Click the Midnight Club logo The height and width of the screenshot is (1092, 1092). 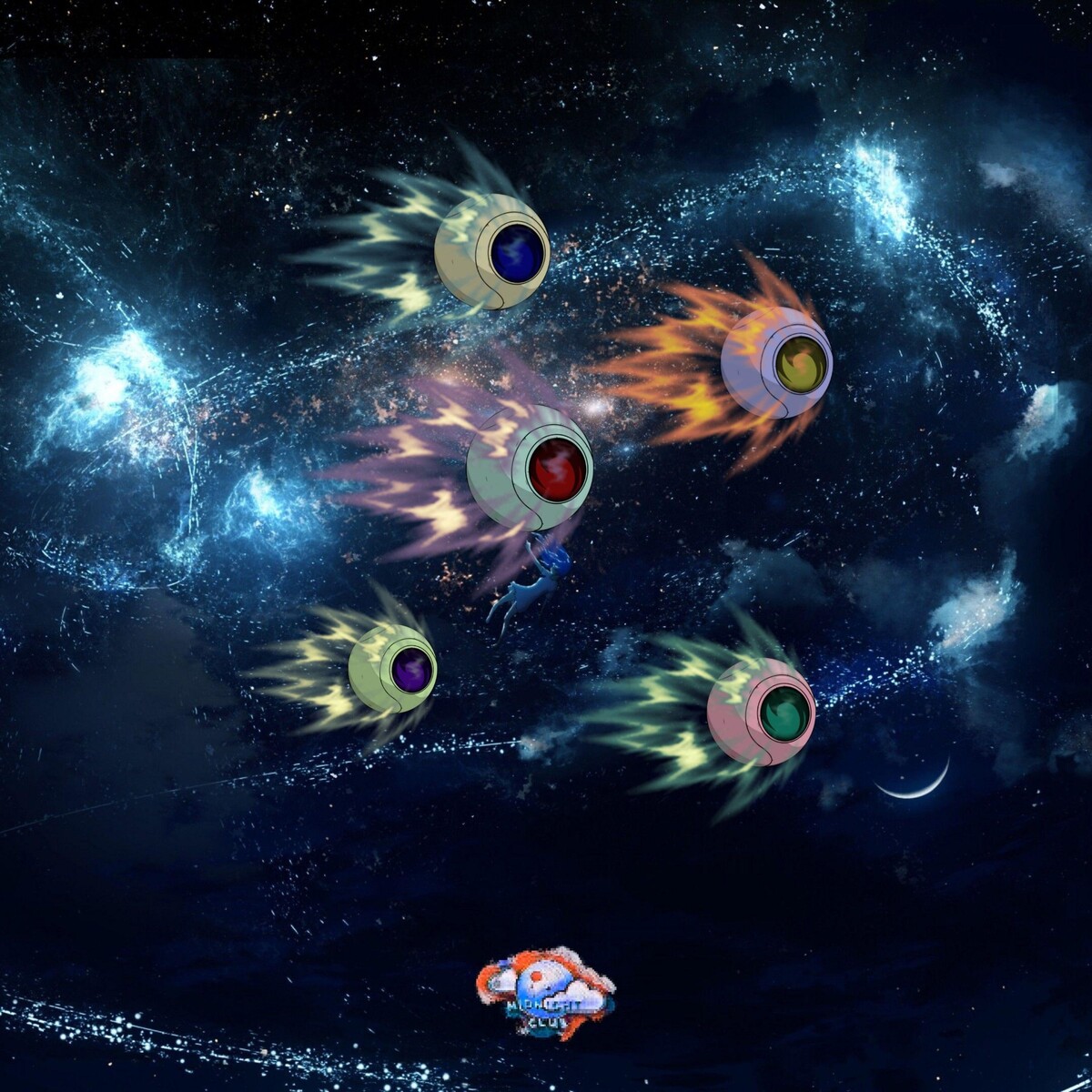point(544,992)
